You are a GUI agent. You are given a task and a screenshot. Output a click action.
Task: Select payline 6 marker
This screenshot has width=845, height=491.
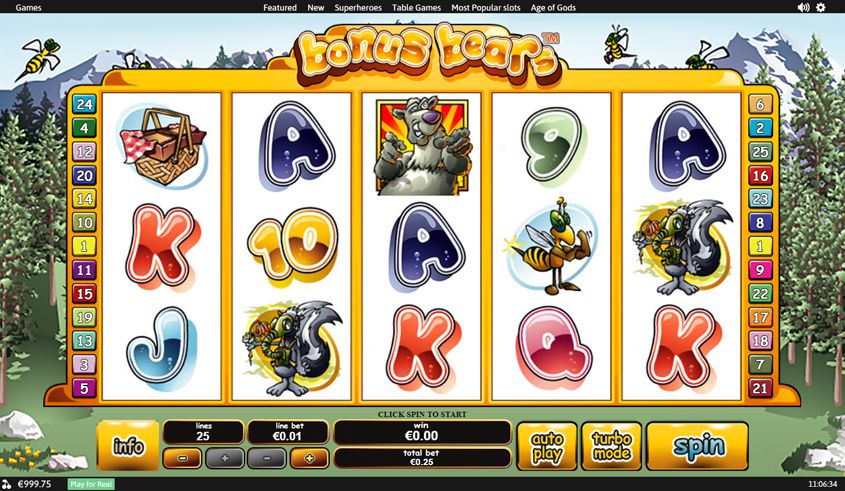761,104
